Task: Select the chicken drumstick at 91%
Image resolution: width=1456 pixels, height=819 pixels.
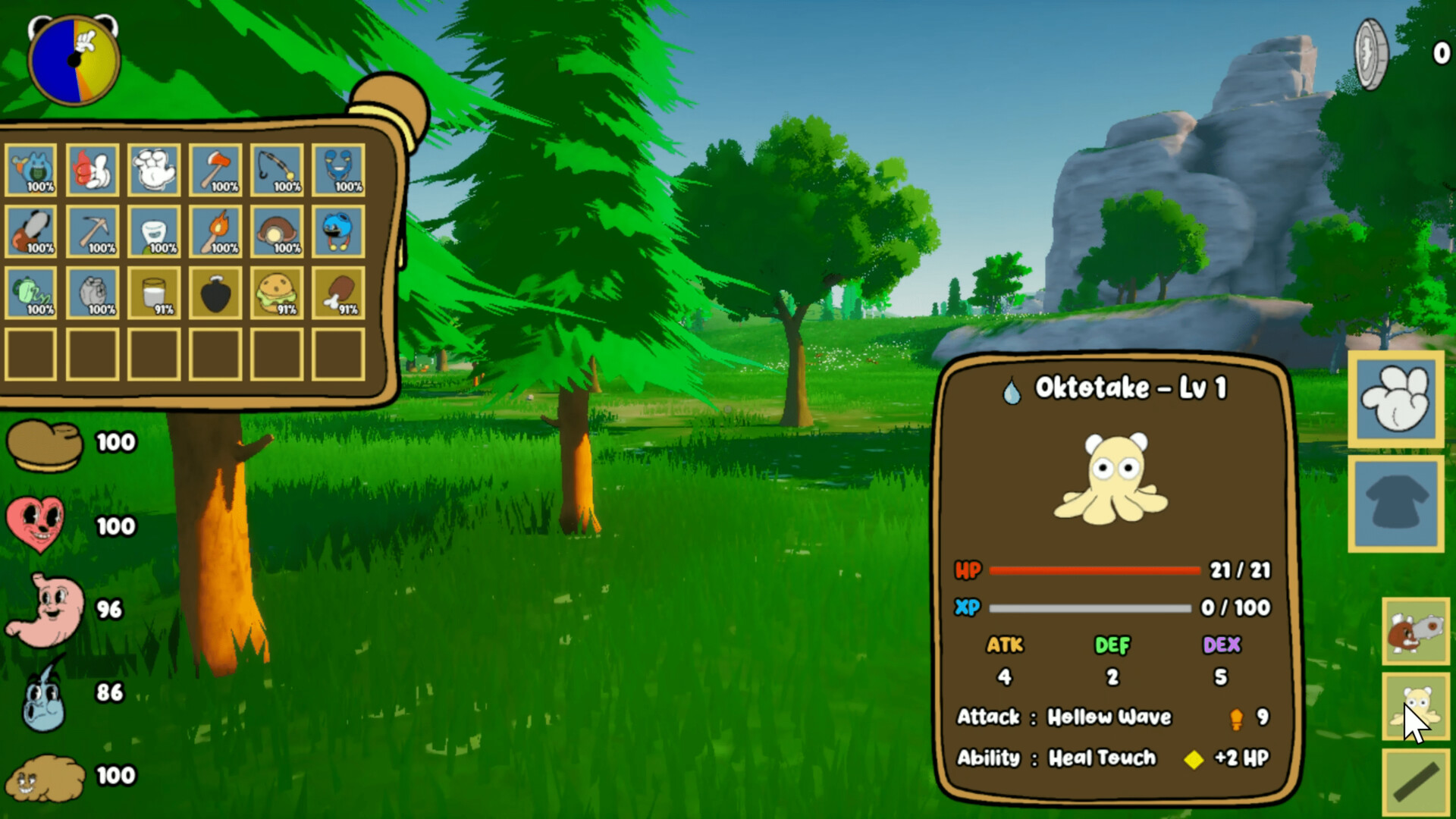Action: click(337, 293)
